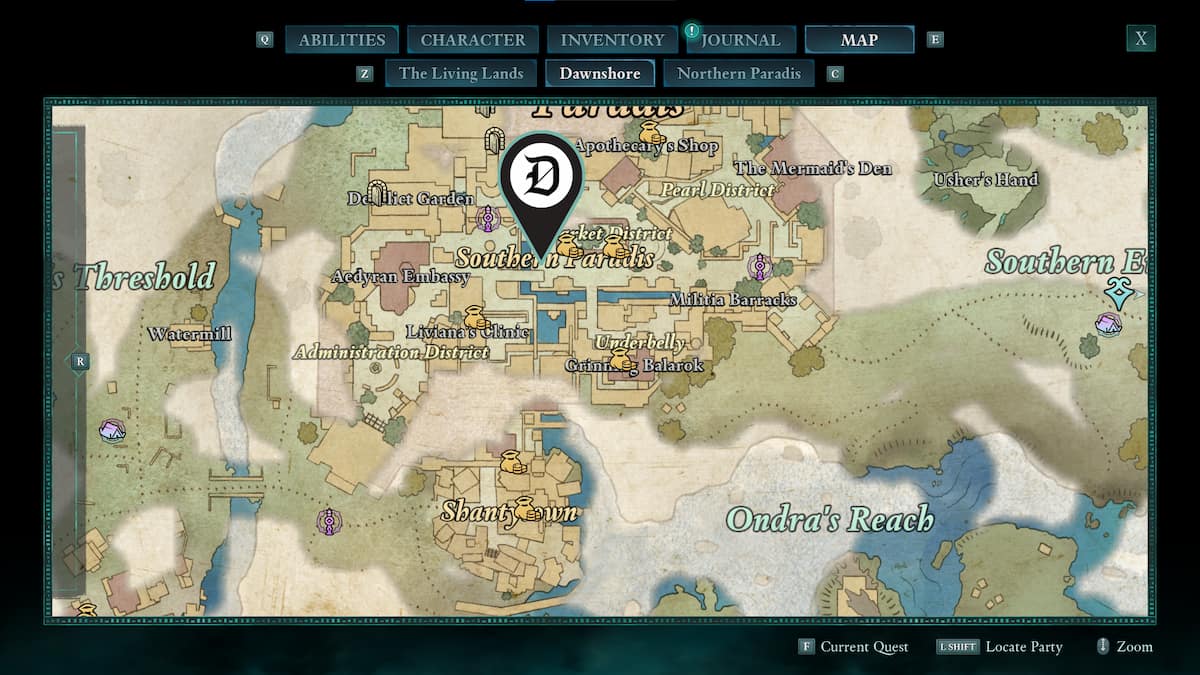Open the Abilities tab

point(342,40)
